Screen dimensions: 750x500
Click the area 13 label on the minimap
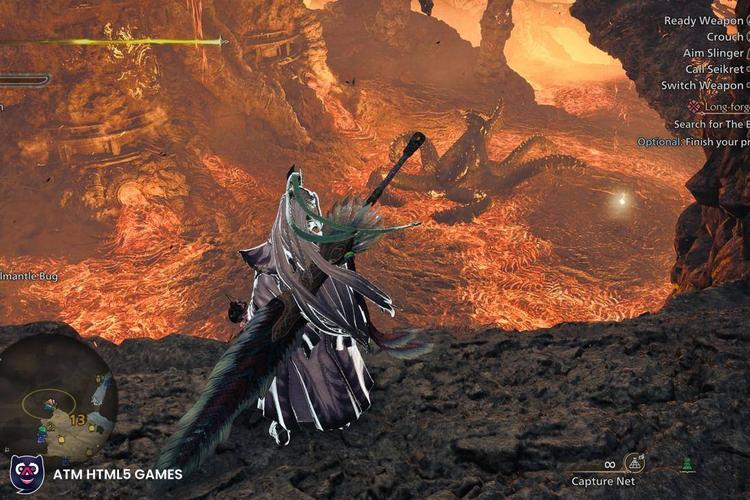point(76,419)
